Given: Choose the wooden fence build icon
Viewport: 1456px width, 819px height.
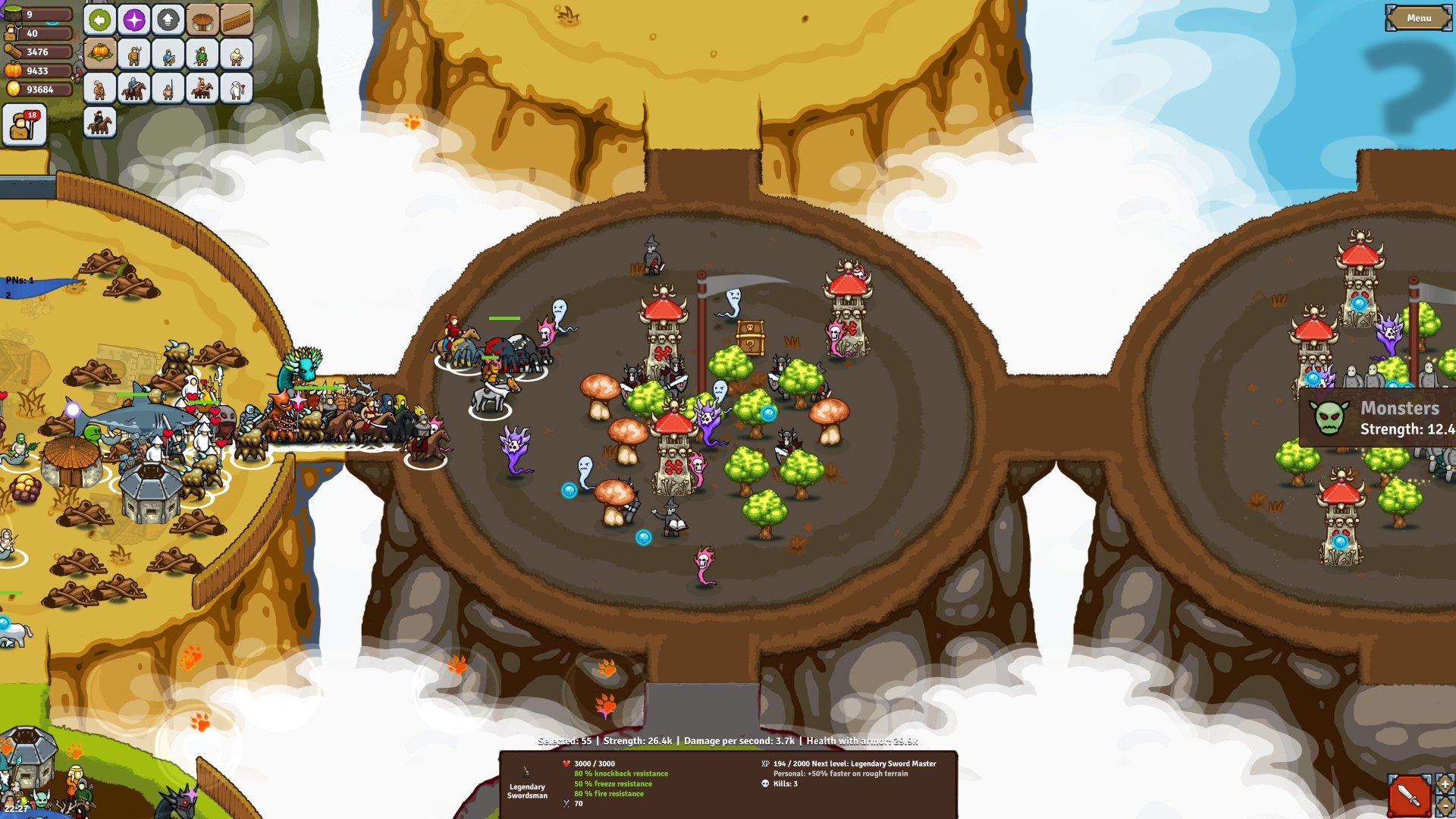Looking at the screenshot, I should tap(236, 20).
